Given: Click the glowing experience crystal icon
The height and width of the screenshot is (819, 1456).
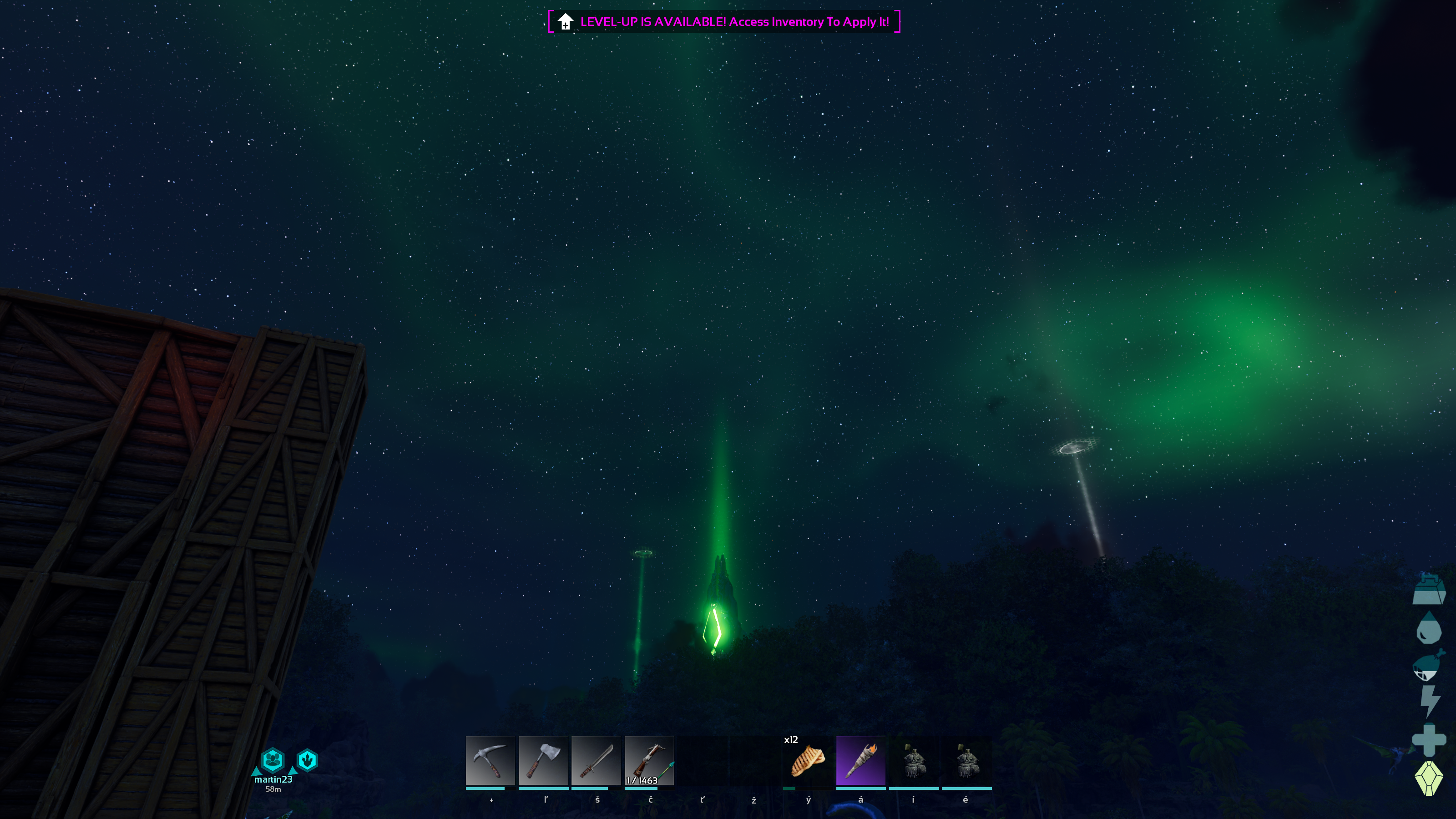Looking at the screenshot, I should [x=1429, y=778].
